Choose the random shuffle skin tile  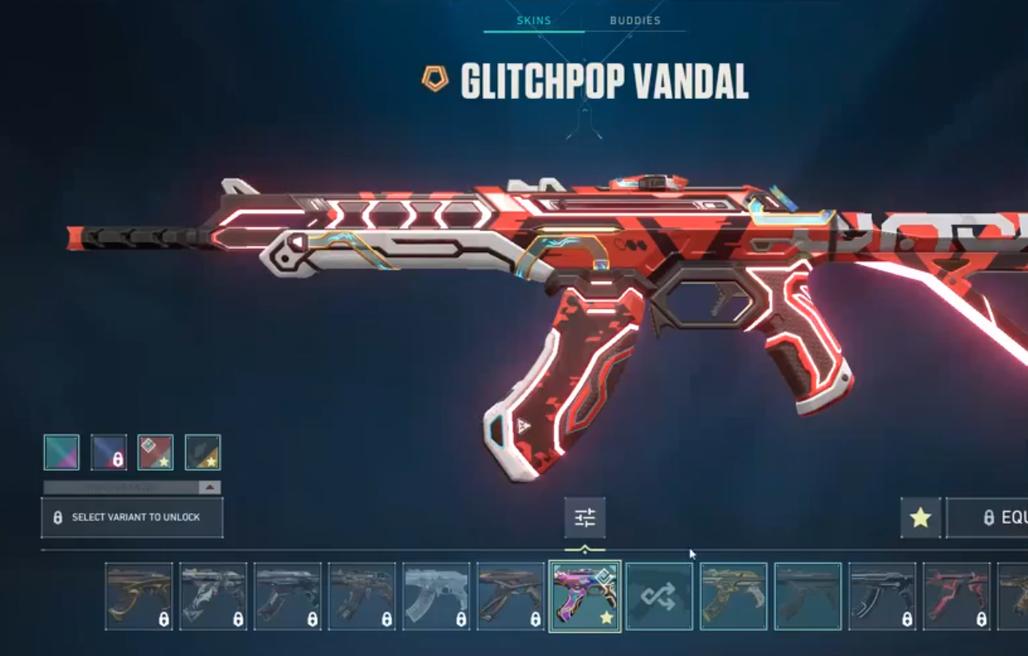[x=659, y=596]
